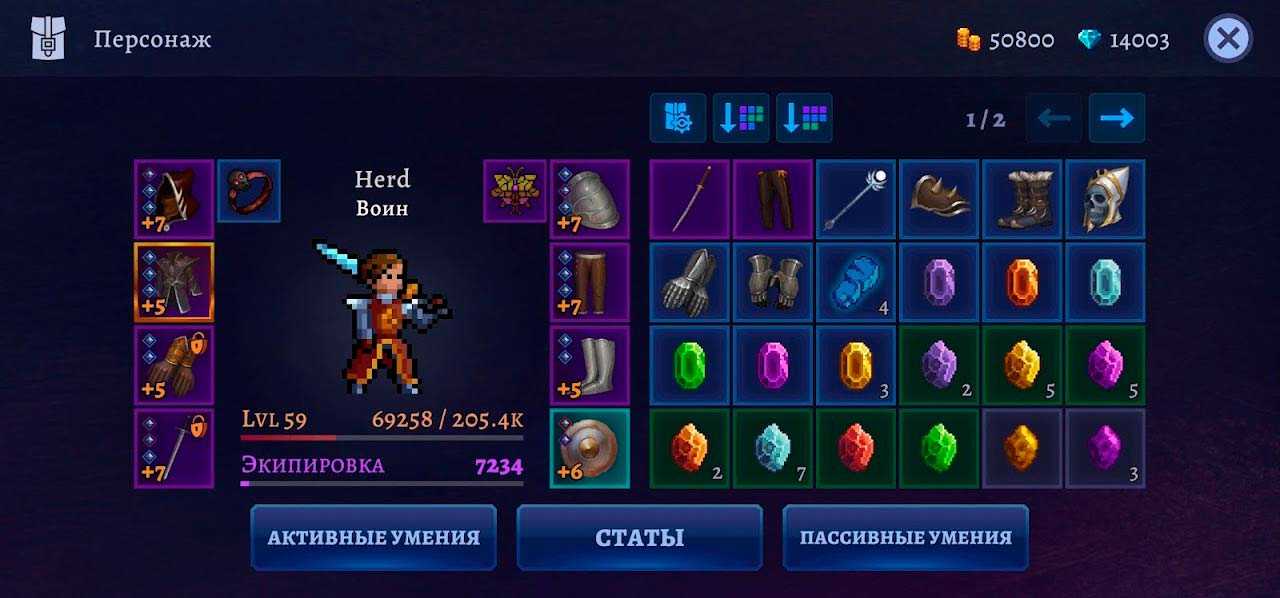The height and width of the screenshot is (598, 1280).
Task: Select the blue crystal stack of 4
Action: coord(856,282)
